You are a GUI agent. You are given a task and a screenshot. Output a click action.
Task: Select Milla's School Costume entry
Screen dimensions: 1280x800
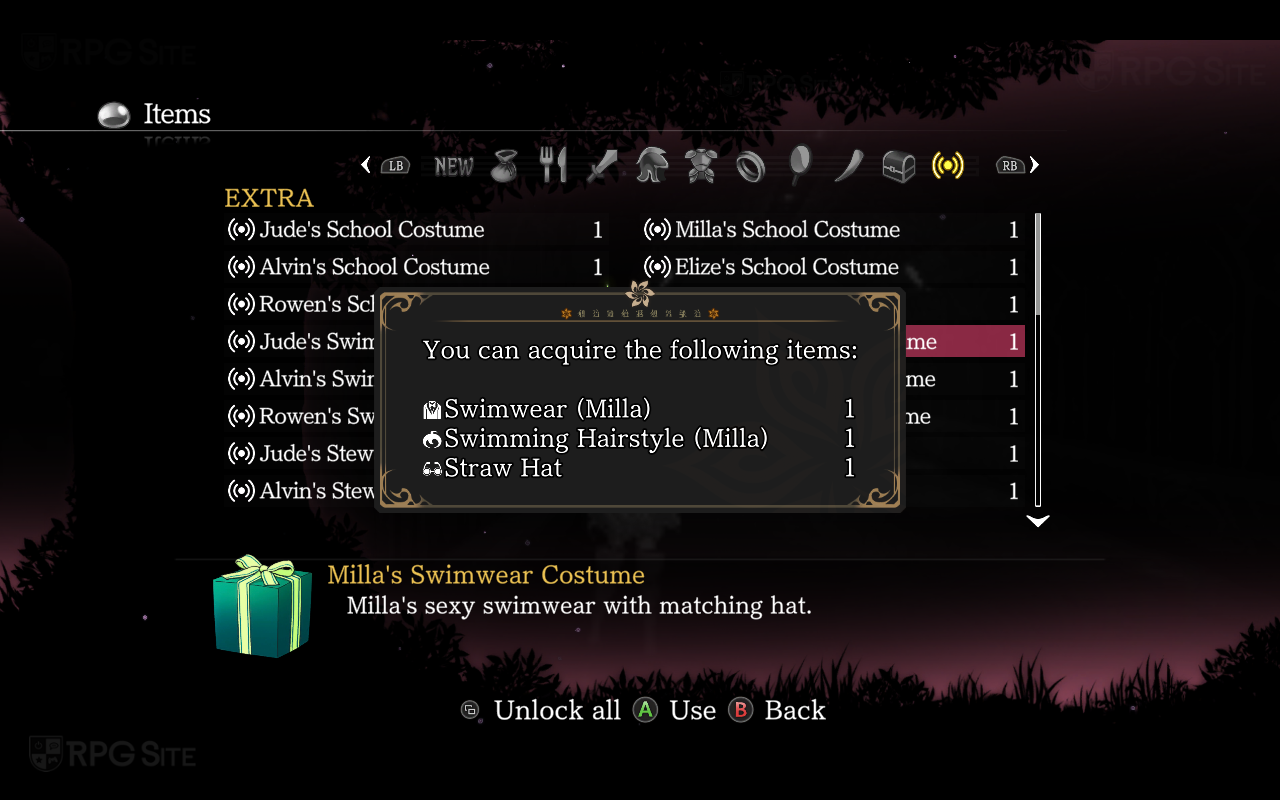787,230
